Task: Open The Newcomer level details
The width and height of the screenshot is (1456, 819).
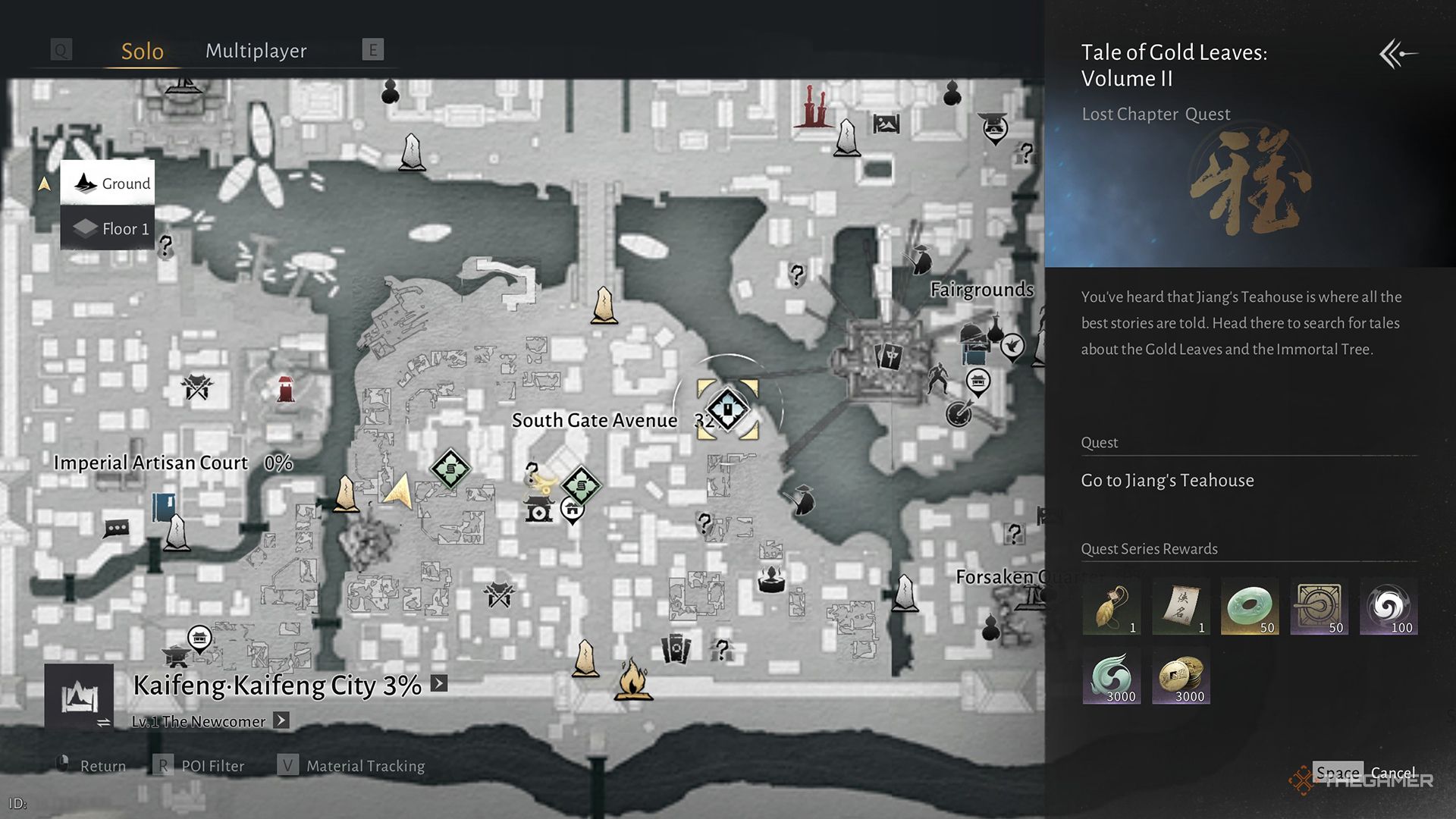Action: point(281,720)
